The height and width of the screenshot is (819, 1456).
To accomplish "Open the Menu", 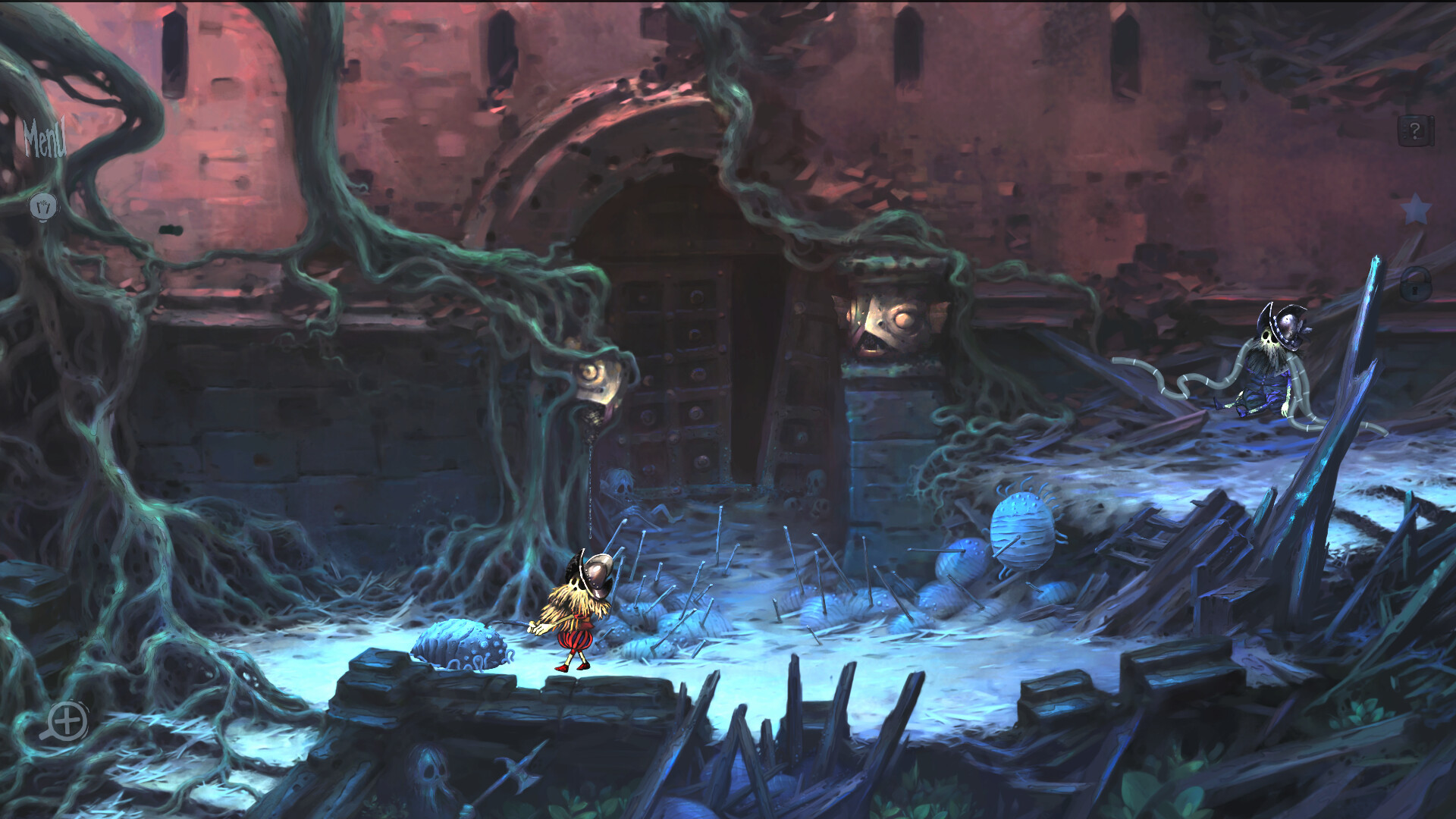I will [x=45, y=139].
